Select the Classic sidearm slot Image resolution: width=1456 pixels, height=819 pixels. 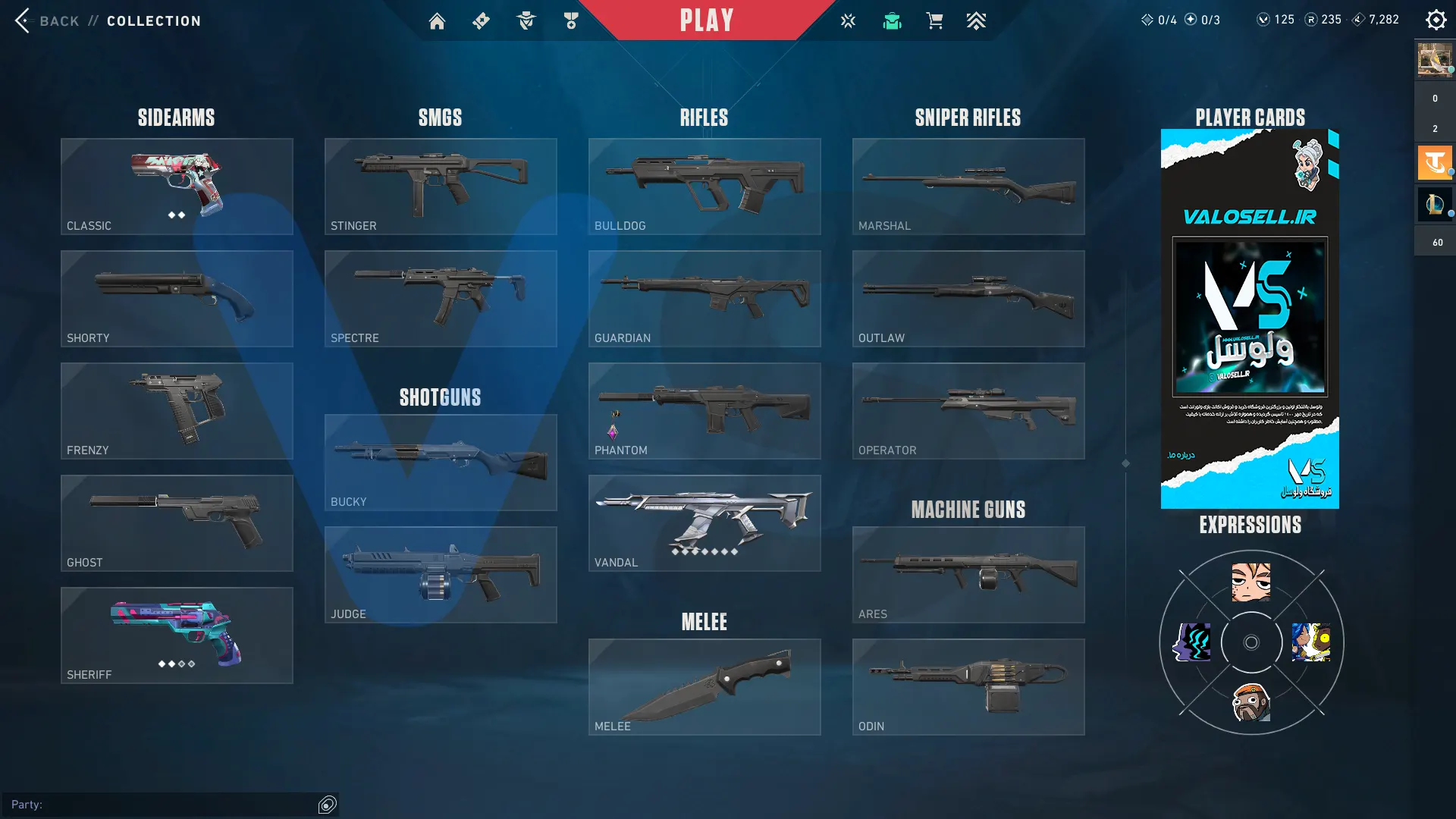click(177, 187)
